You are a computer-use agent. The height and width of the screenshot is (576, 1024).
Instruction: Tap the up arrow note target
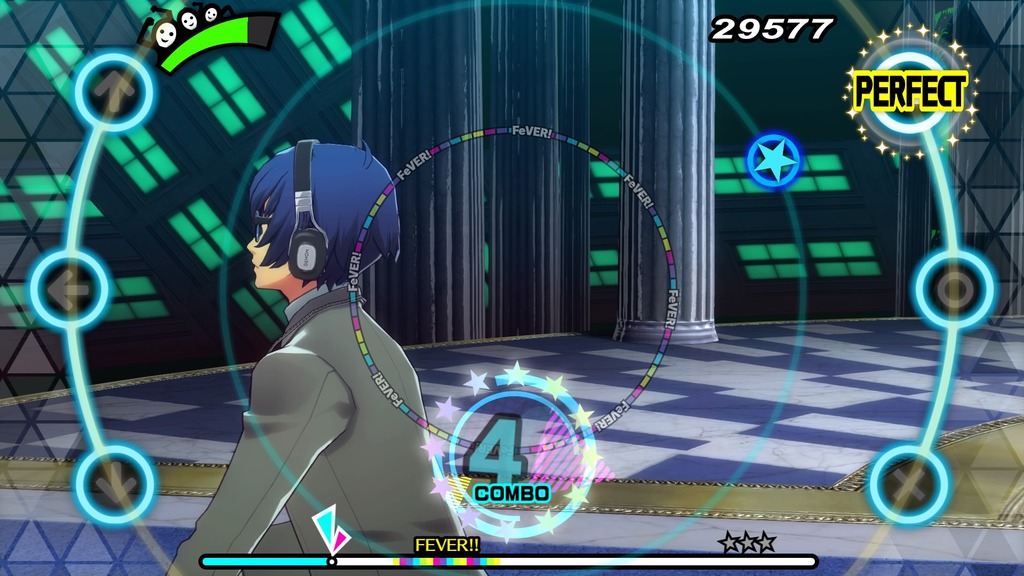pyautogui.click(x=115, y=92)
